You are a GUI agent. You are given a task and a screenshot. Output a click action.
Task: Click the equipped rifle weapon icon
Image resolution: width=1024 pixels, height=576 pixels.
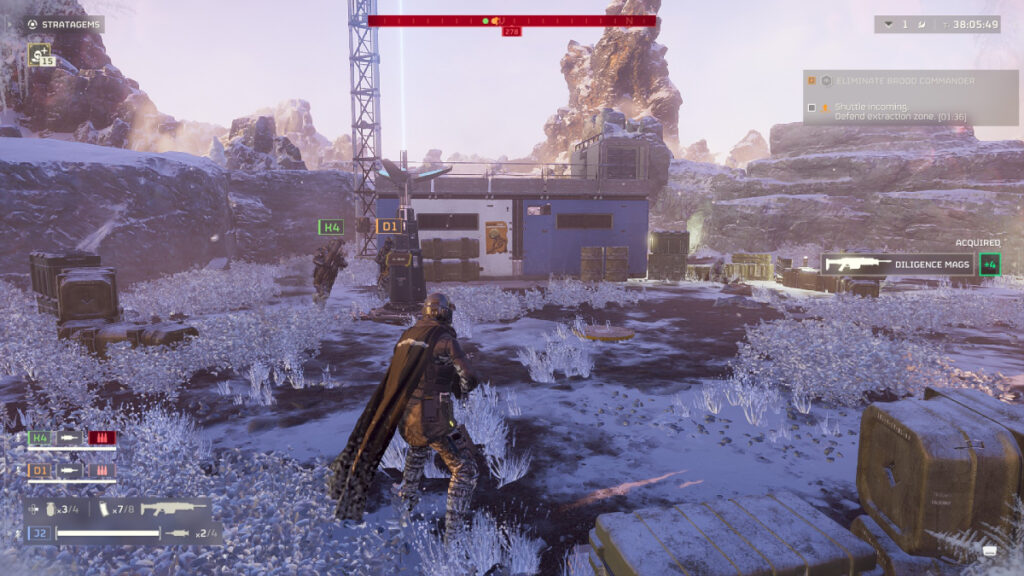tap(172, 509)
